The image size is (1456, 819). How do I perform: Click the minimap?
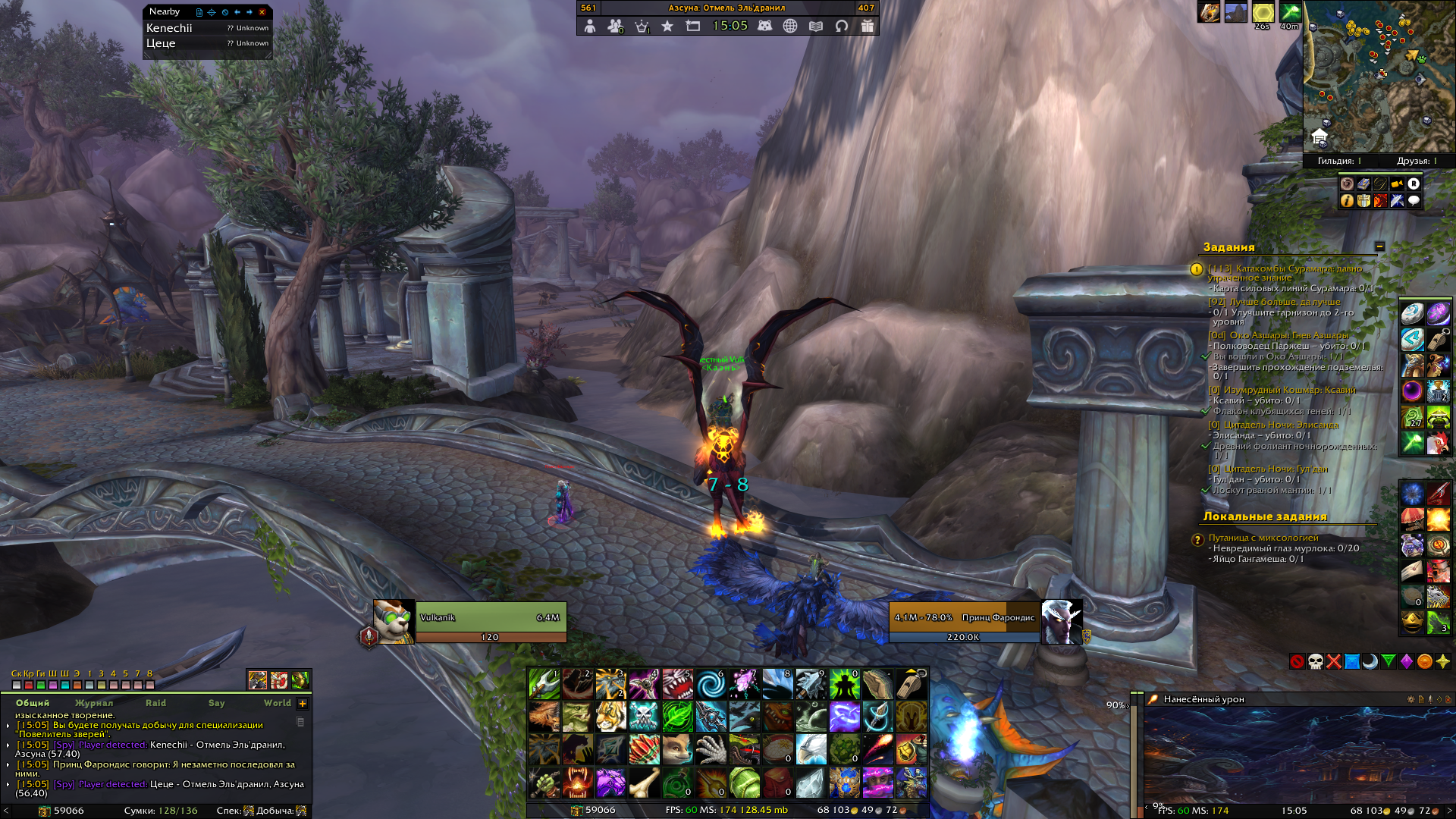tap(1378, 76)
